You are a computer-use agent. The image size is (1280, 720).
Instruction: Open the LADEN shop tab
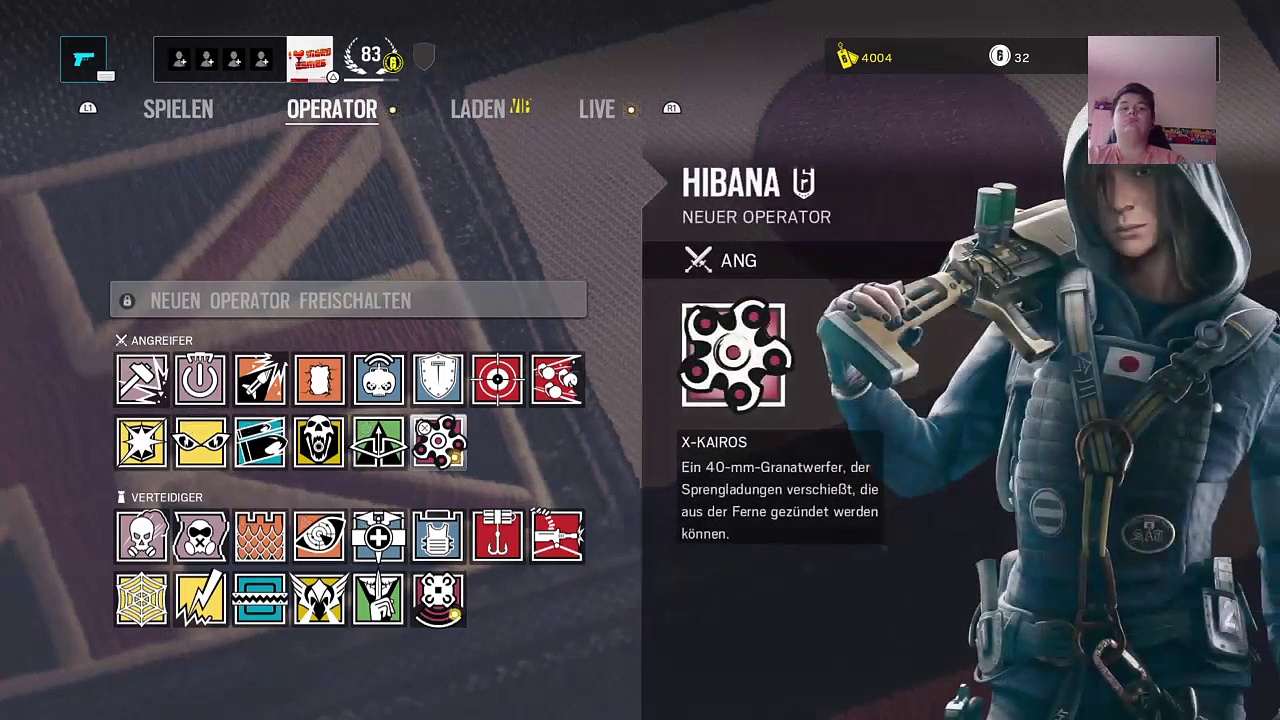[x=478, y=109]
